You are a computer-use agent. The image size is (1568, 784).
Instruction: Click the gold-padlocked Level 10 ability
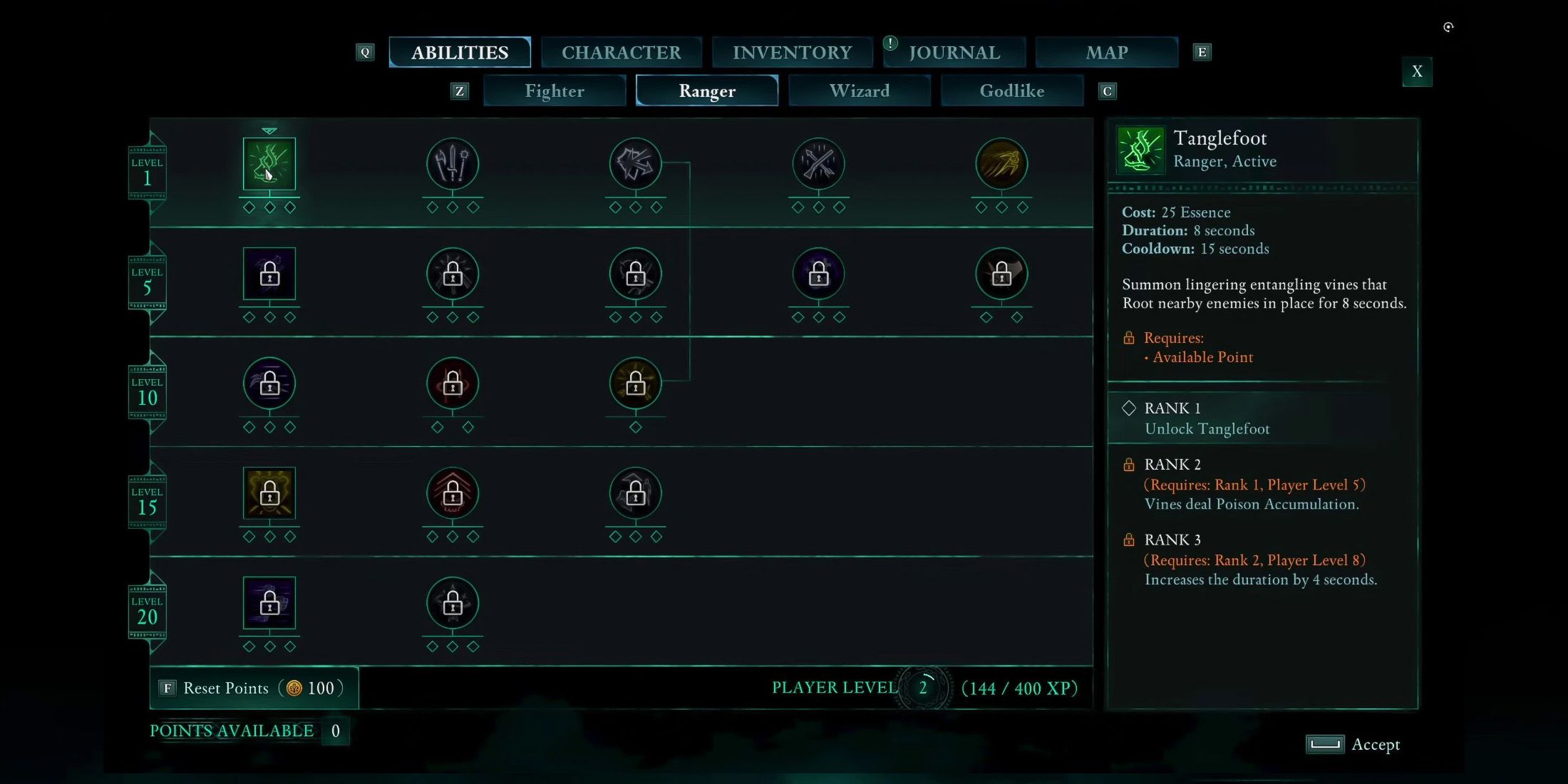pos(635,385)
